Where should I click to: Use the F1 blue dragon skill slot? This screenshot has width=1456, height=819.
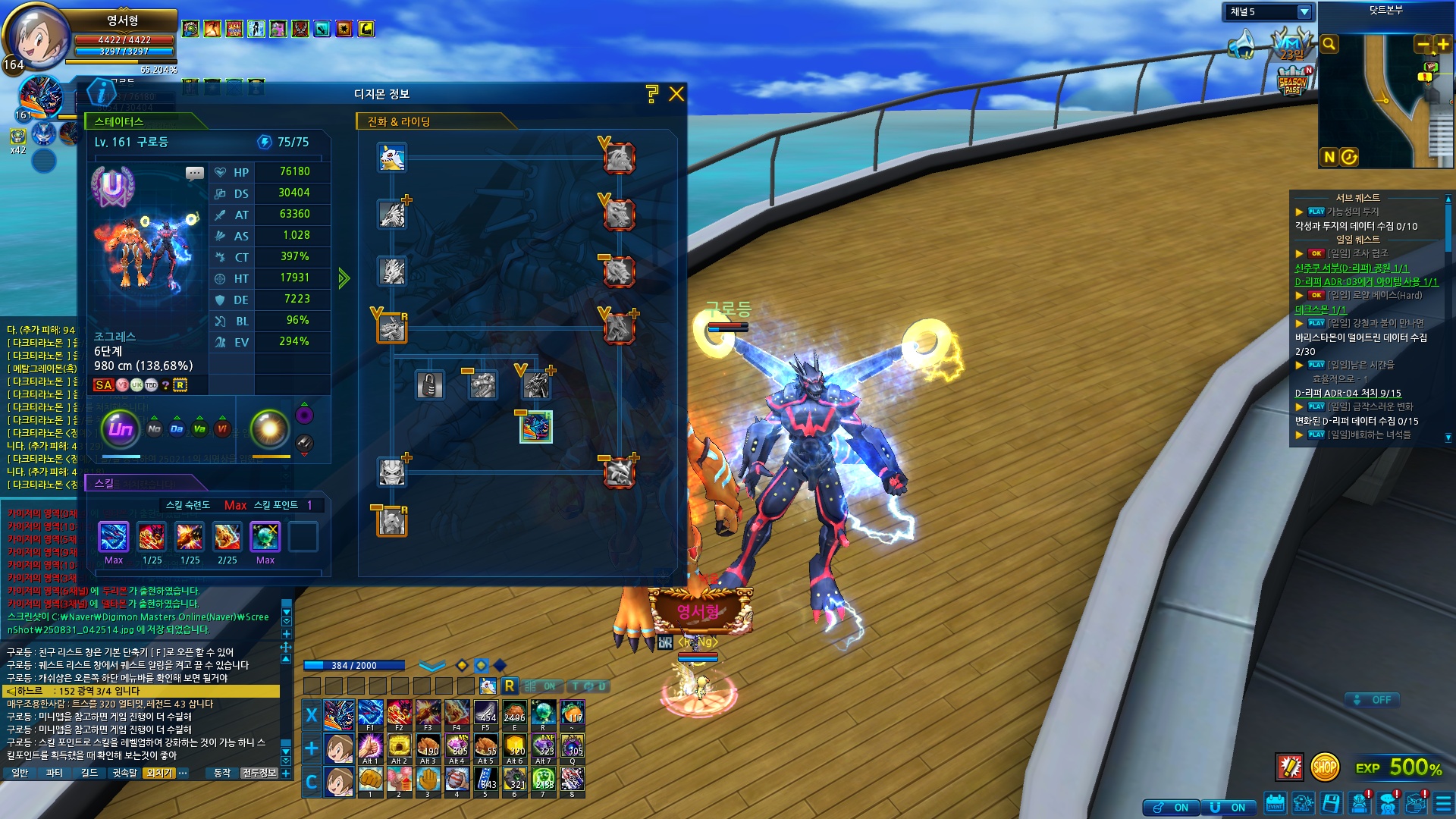370,713
